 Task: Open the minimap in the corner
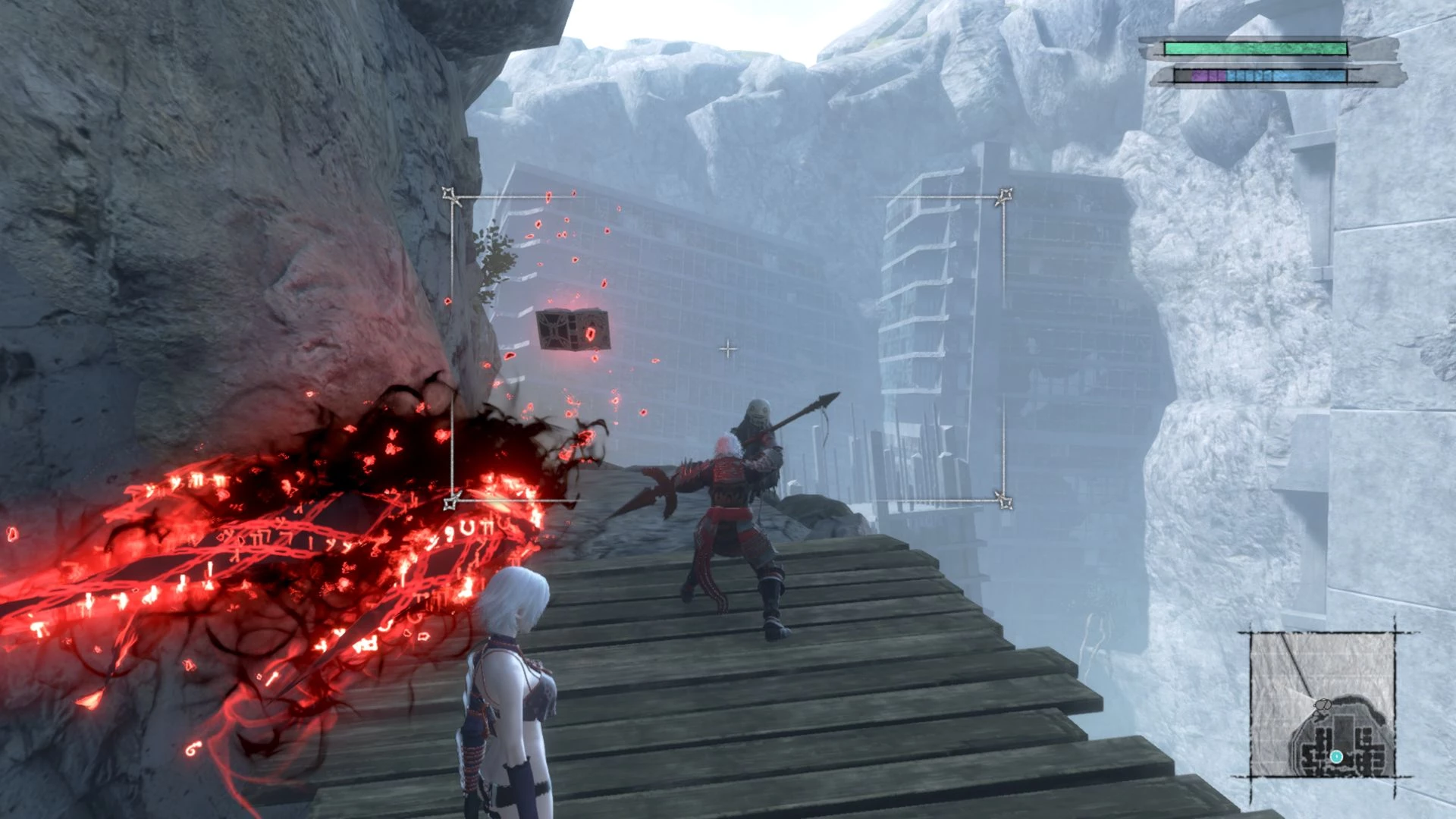(1323, 705)
